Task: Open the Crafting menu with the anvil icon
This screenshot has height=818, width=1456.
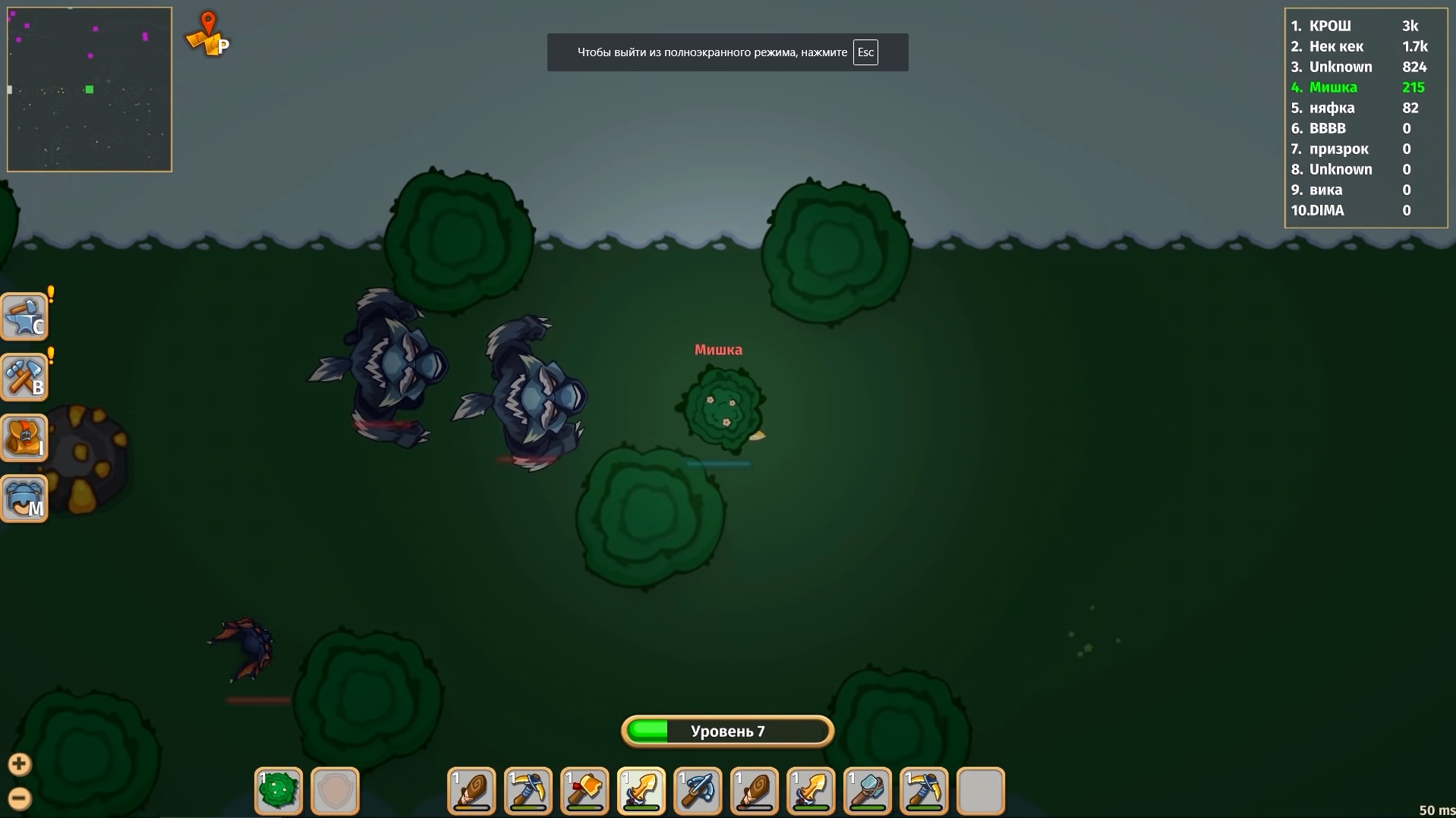Action: [25, 316]
